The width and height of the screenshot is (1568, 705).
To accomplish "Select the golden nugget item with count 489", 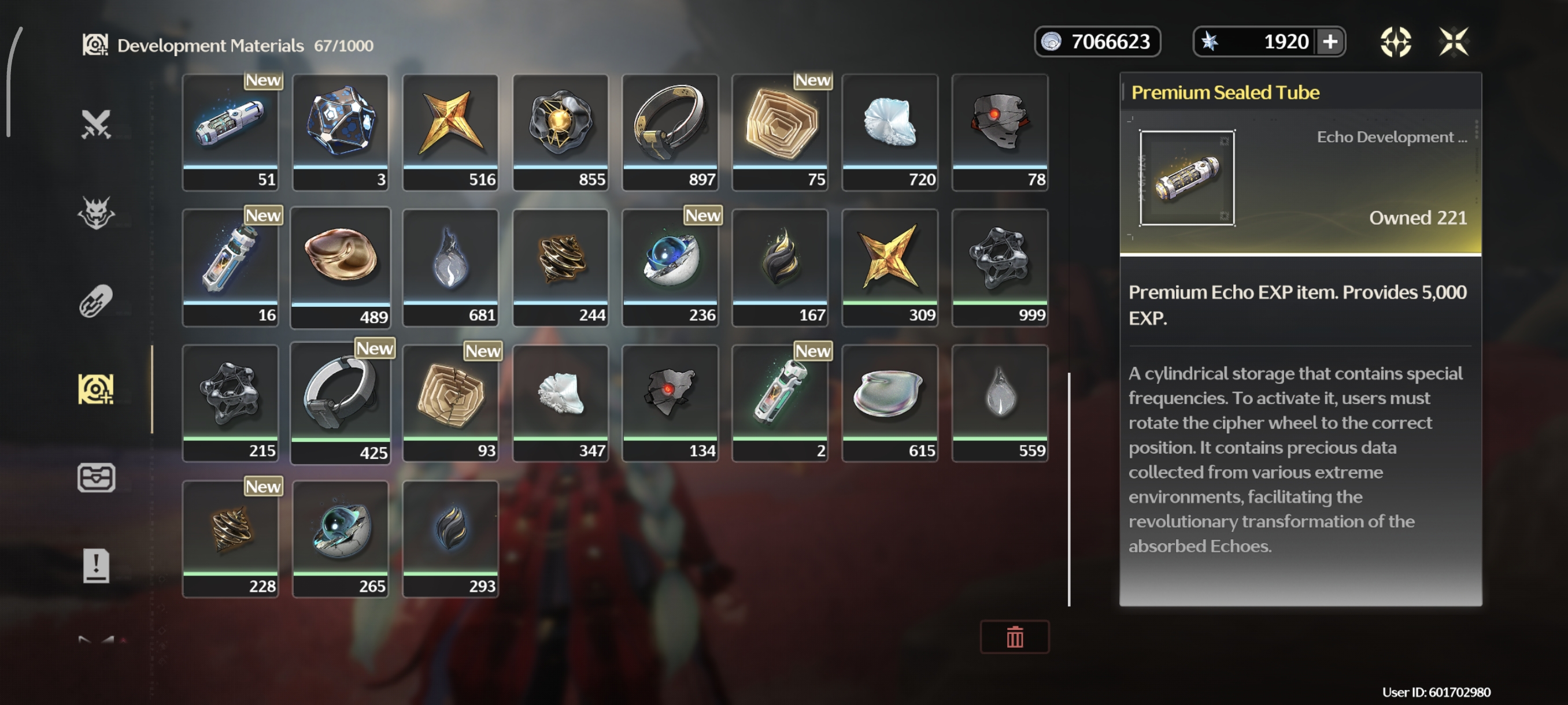I will click(341, 268).
